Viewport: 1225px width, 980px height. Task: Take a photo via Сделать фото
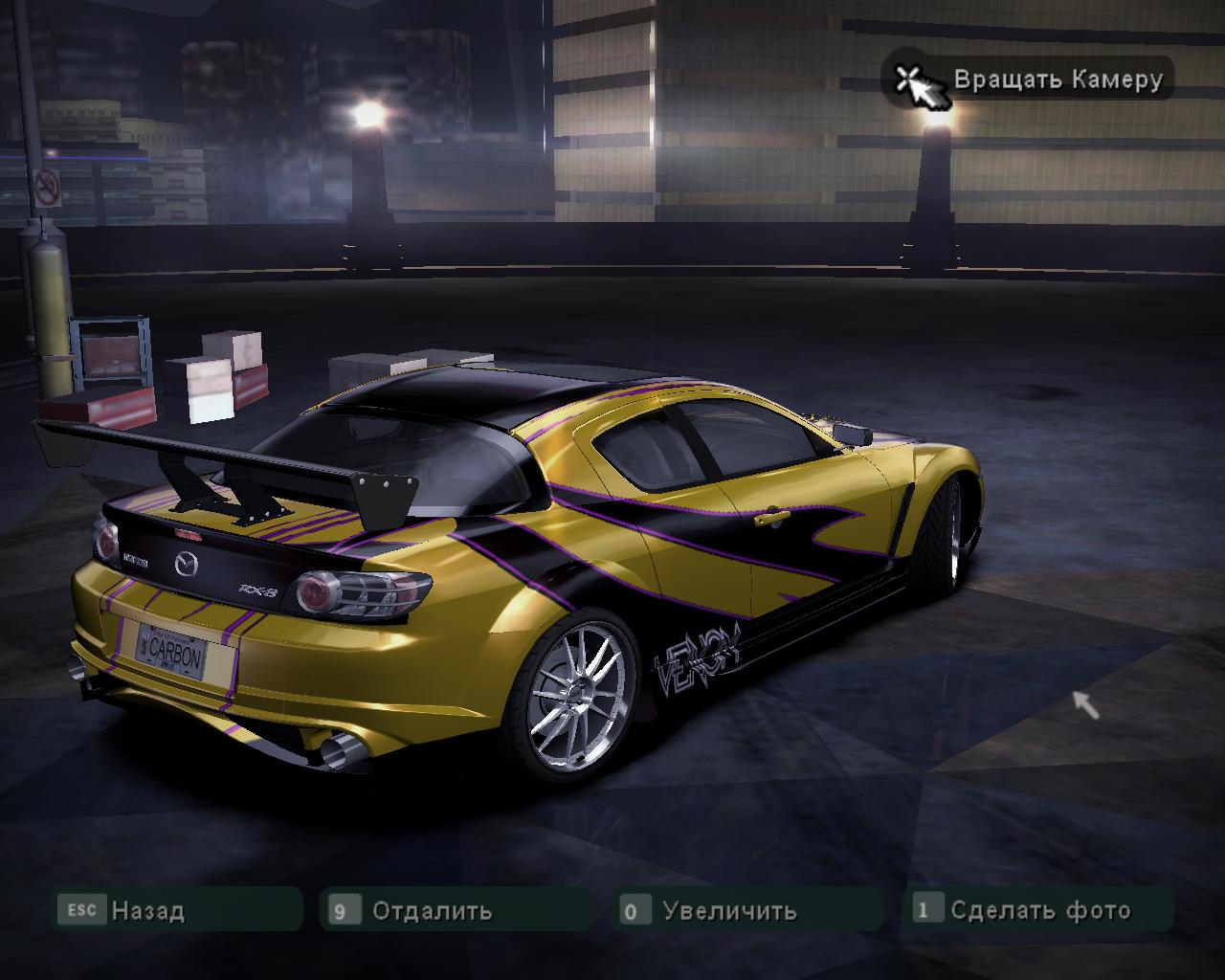point(1039,910)
